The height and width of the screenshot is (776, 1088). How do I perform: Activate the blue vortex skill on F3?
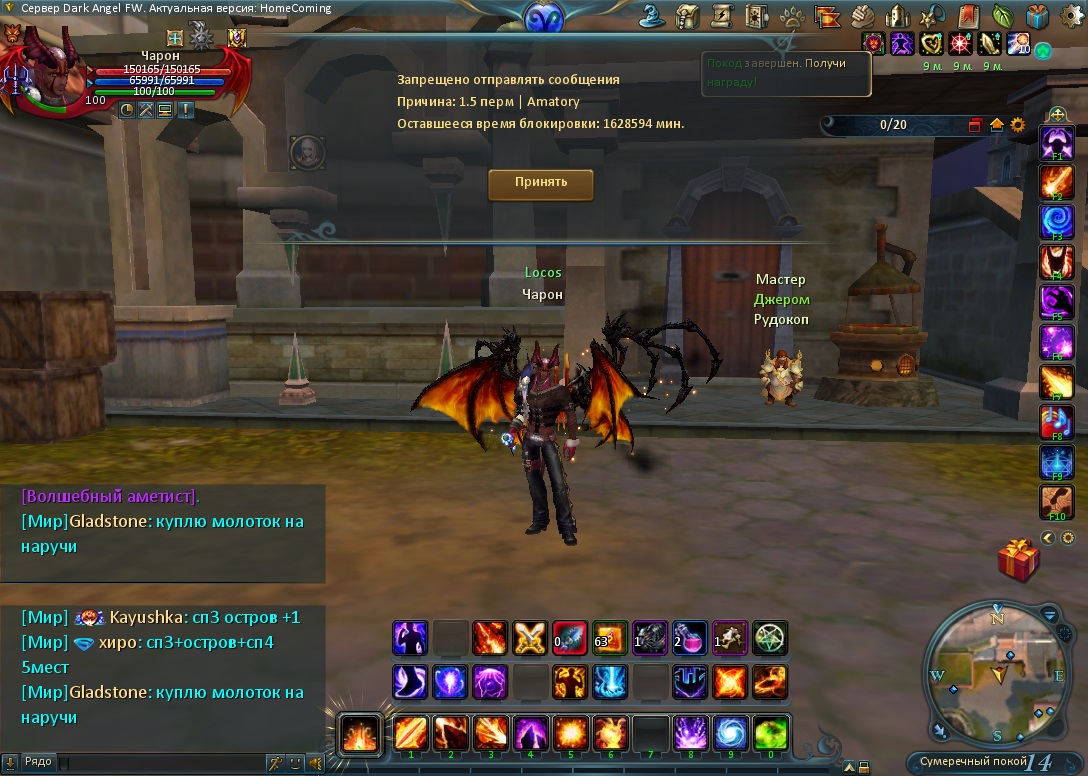click(x=1057, y=220)
